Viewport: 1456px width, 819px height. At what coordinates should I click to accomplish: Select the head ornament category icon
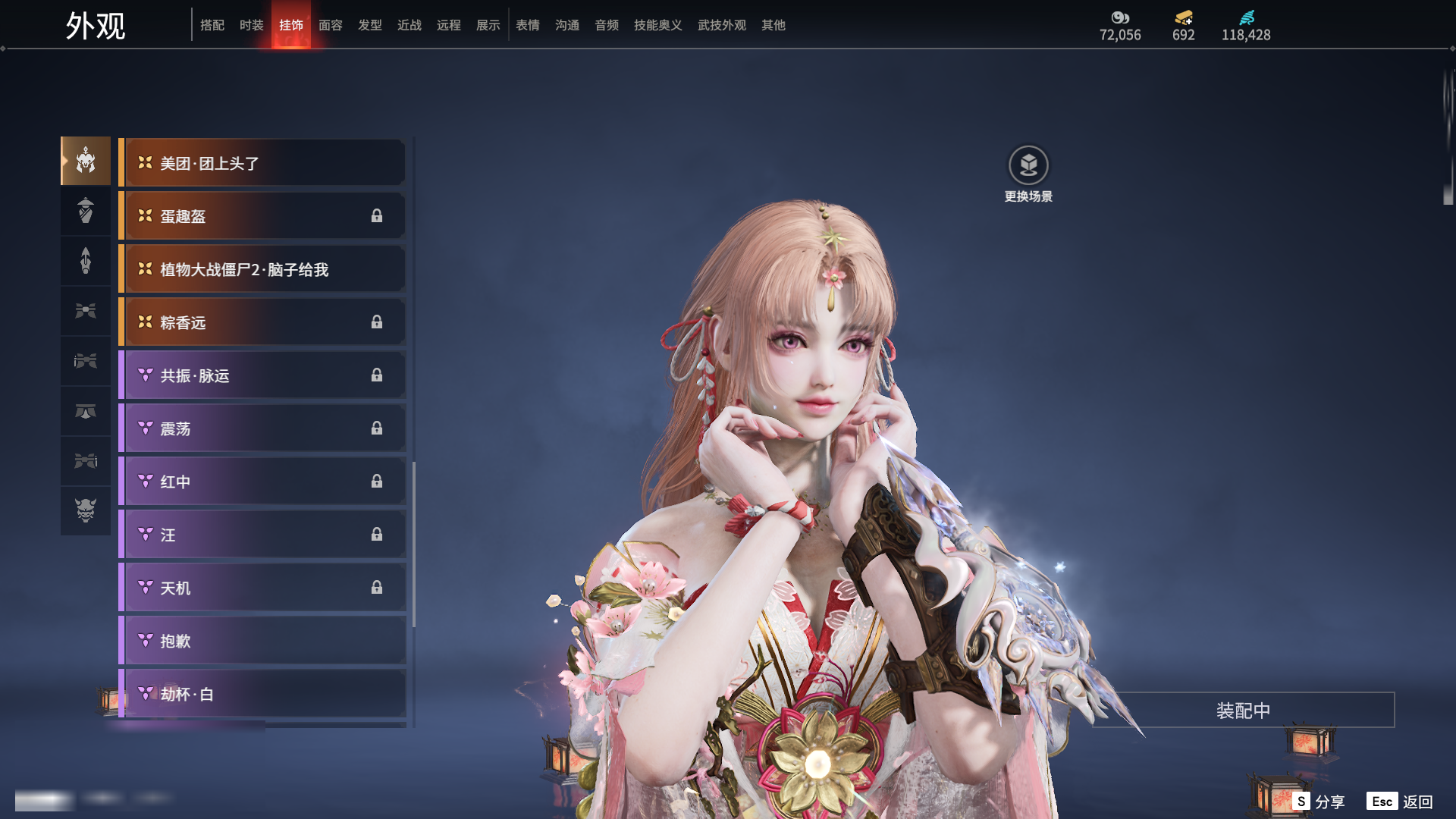86,161
